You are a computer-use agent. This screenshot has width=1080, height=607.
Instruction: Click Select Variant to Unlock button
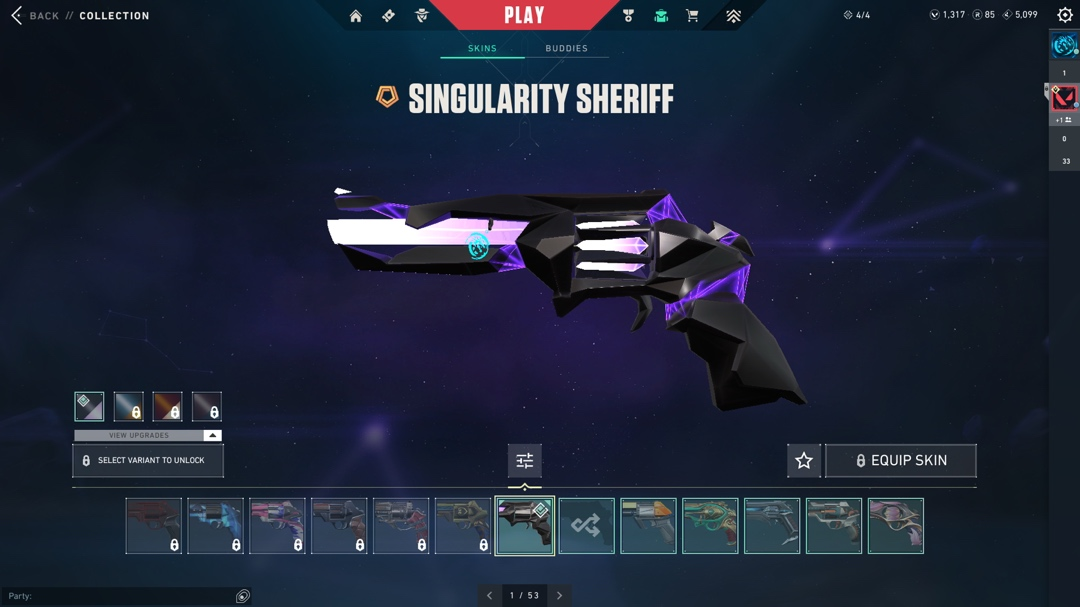[x=148, y=461]
